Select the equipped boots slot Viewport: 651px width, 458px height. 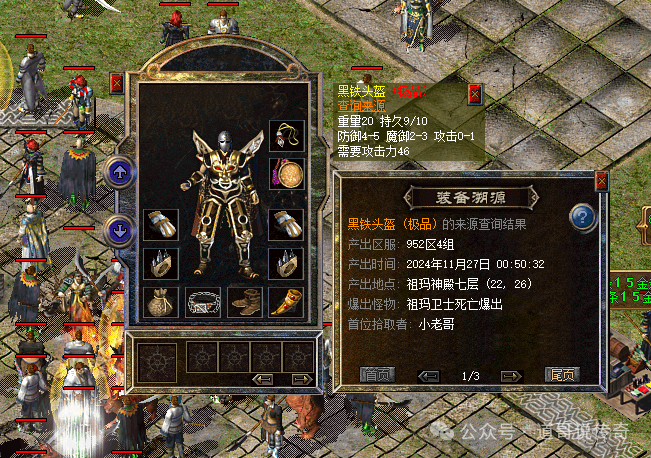(245, 301)
